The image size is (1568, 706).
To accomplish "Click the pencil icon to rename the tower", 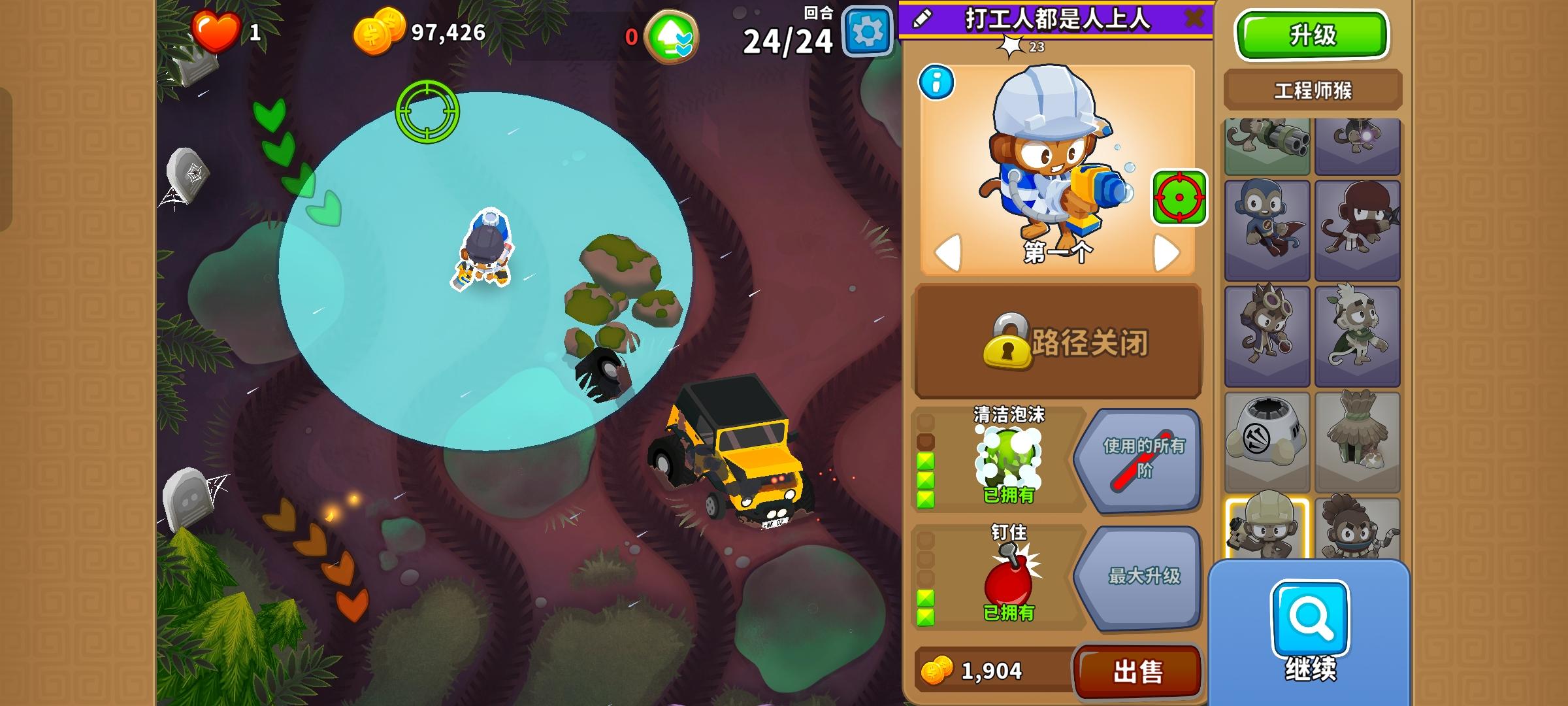I will (x=922, y=16).
